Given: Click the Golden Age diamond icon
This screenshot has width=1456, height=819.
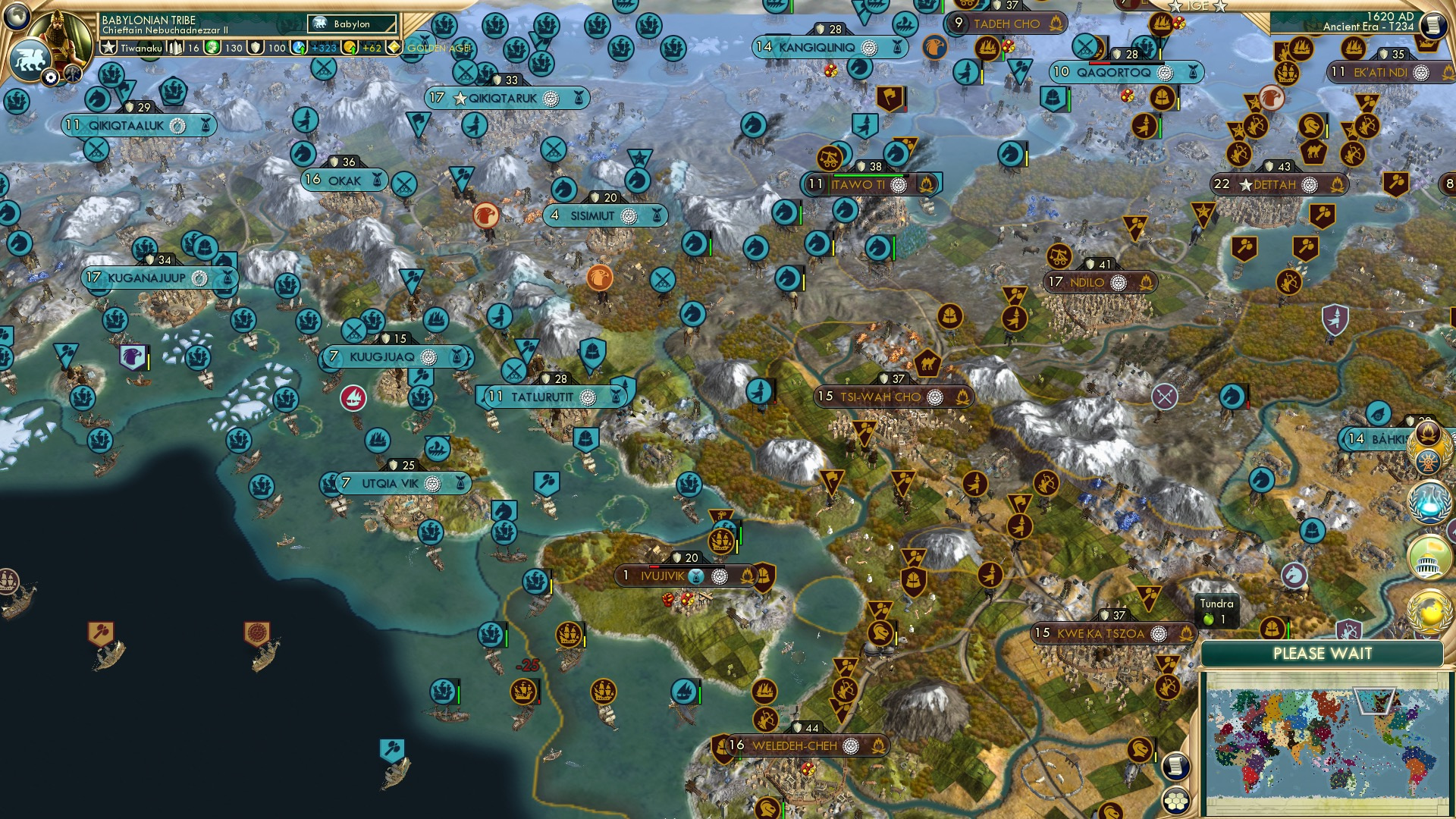Looking at the screenshot, I should pos(394,47).
